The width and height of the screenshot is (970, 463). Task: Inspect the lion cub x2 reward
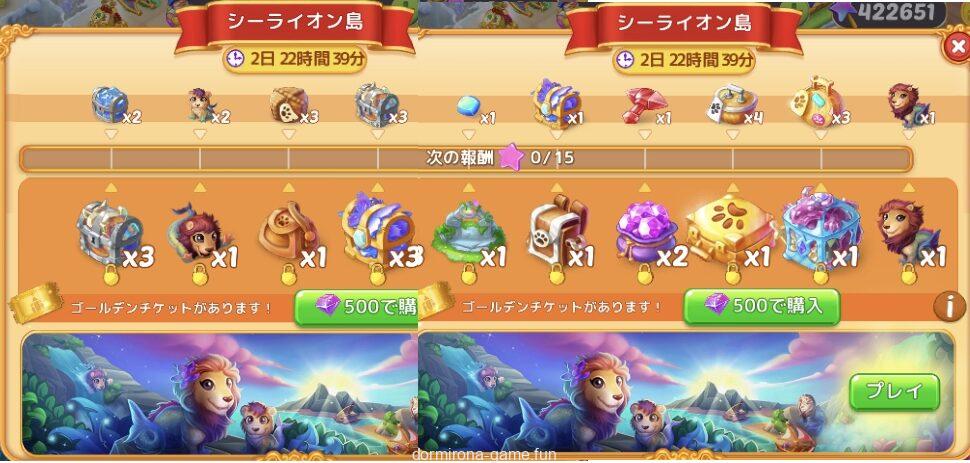(199, 103)
